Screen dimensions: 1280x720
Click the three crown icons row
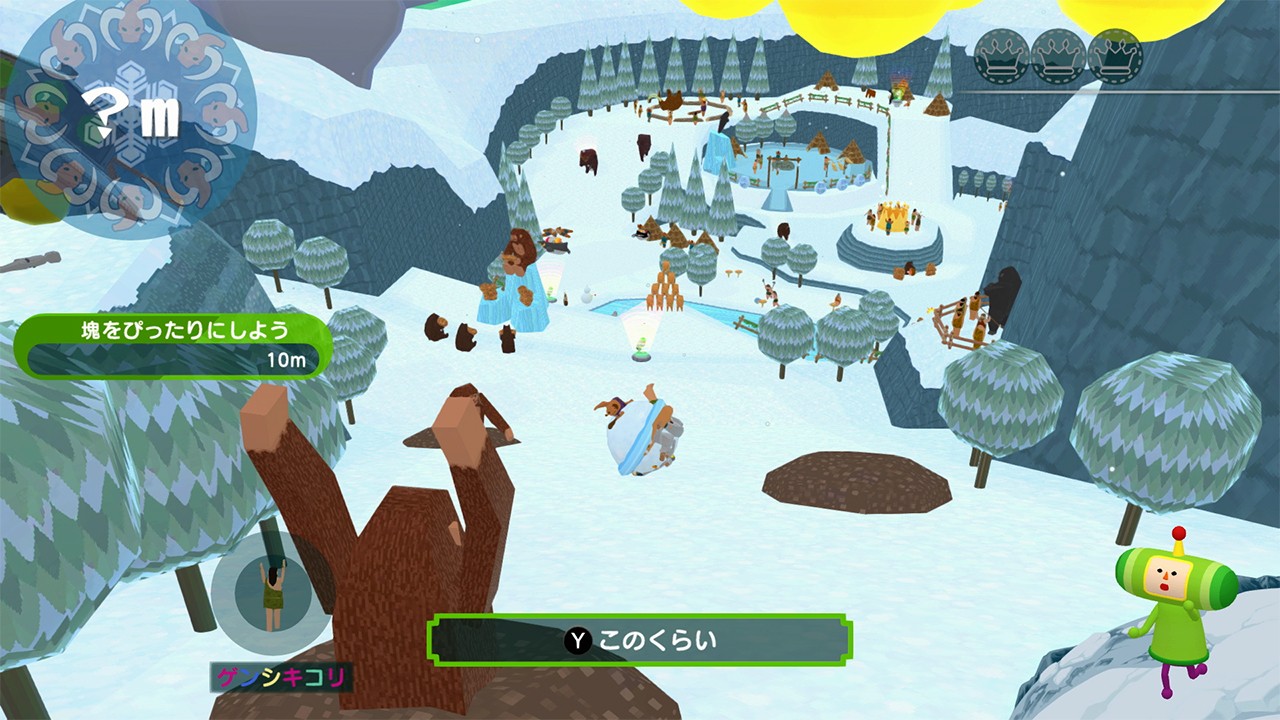pos(1058,56)
